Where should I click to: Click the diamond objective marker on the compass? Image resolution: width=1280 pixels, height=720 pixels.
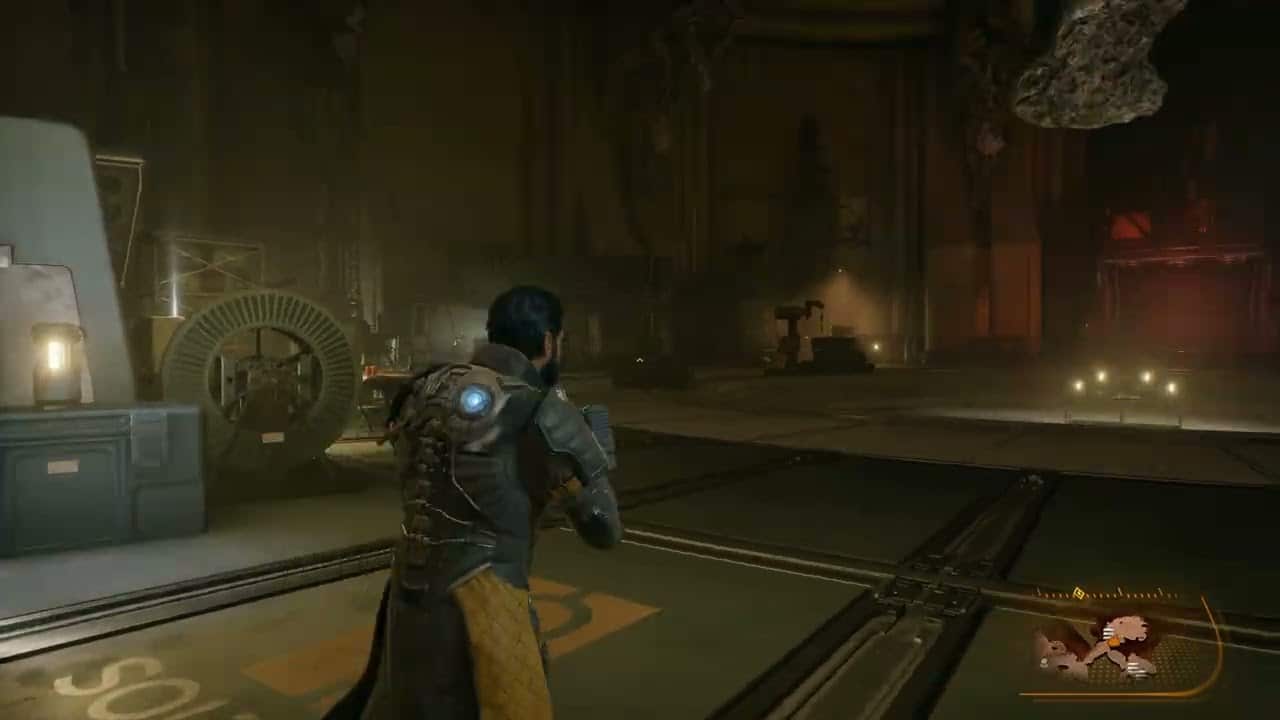(1079, 593)
